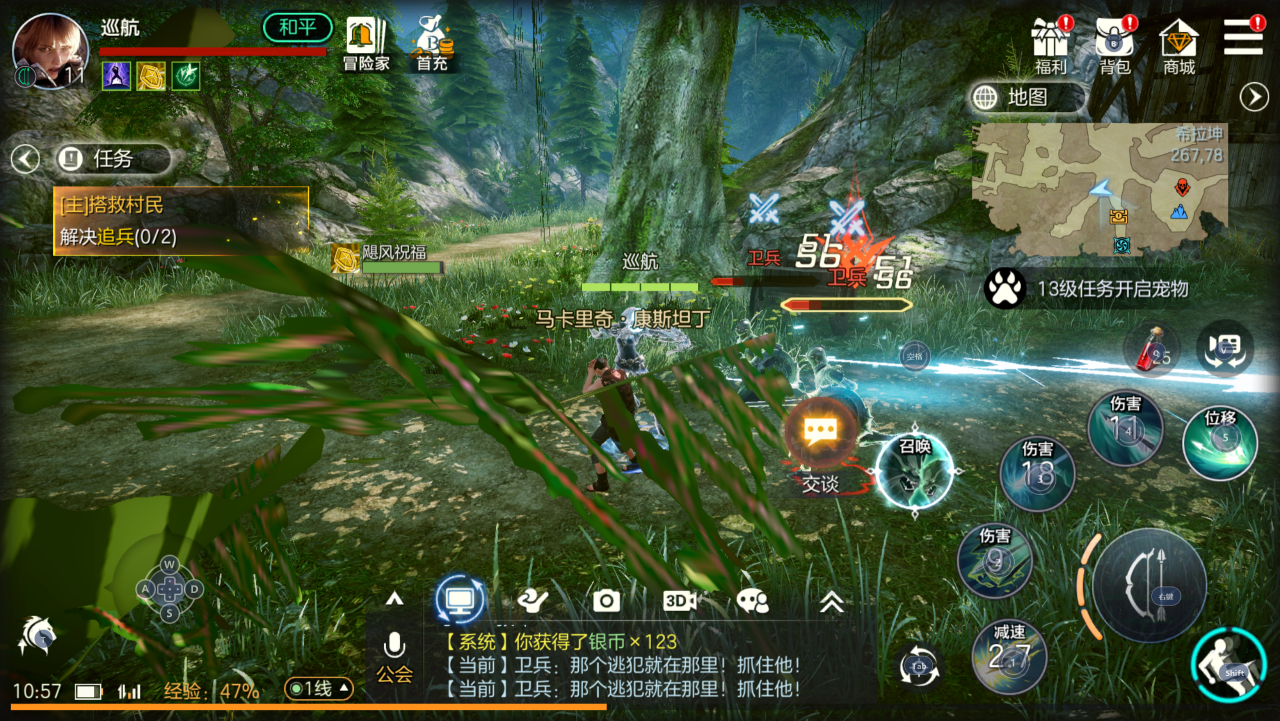This screenshot has height=721, width=1280.
Task: Open the 地图 map button
Action: point(1026,97)
